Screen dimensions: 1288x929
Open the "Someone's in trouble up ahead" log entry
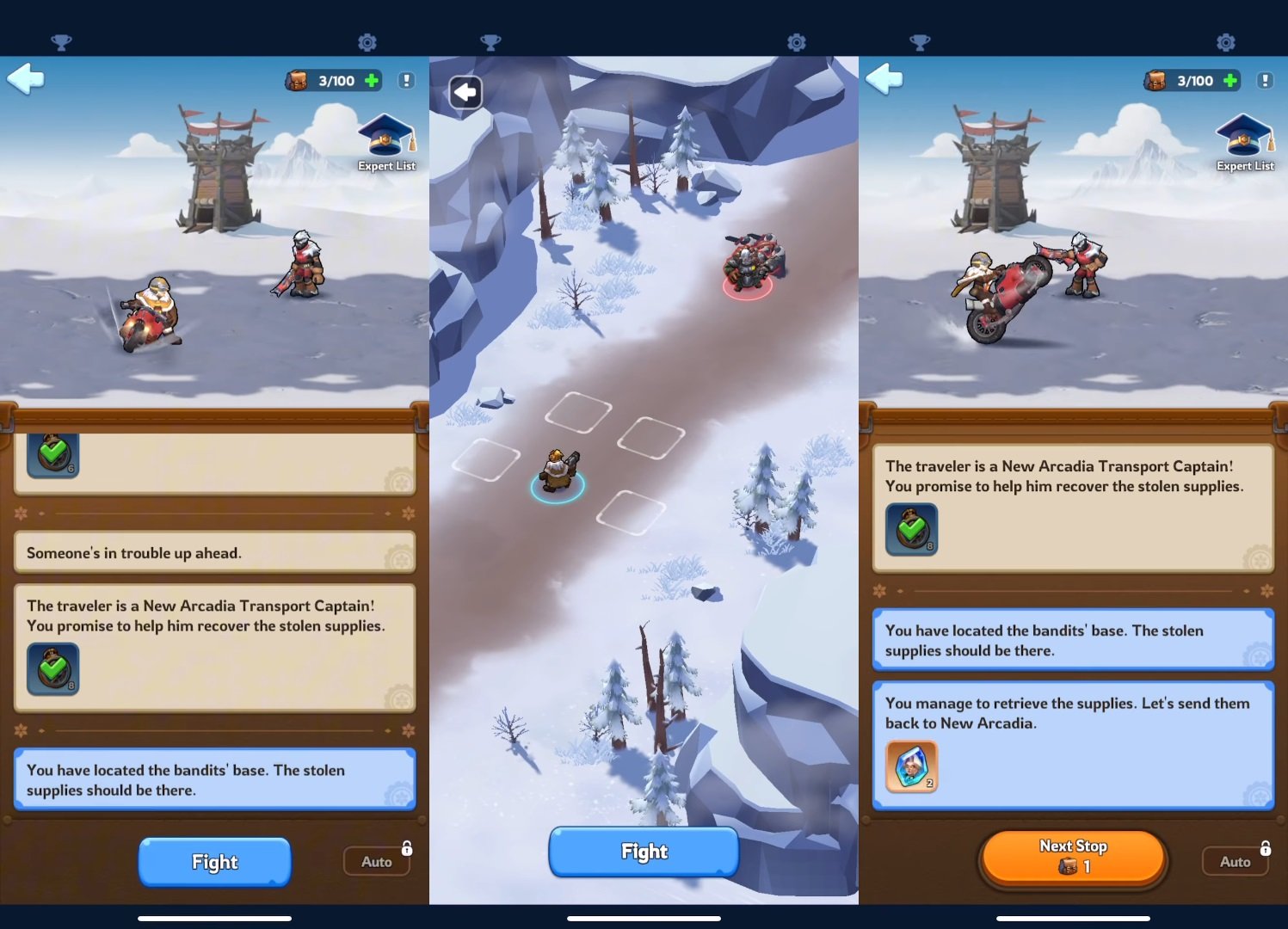click(x=214, y=552)
